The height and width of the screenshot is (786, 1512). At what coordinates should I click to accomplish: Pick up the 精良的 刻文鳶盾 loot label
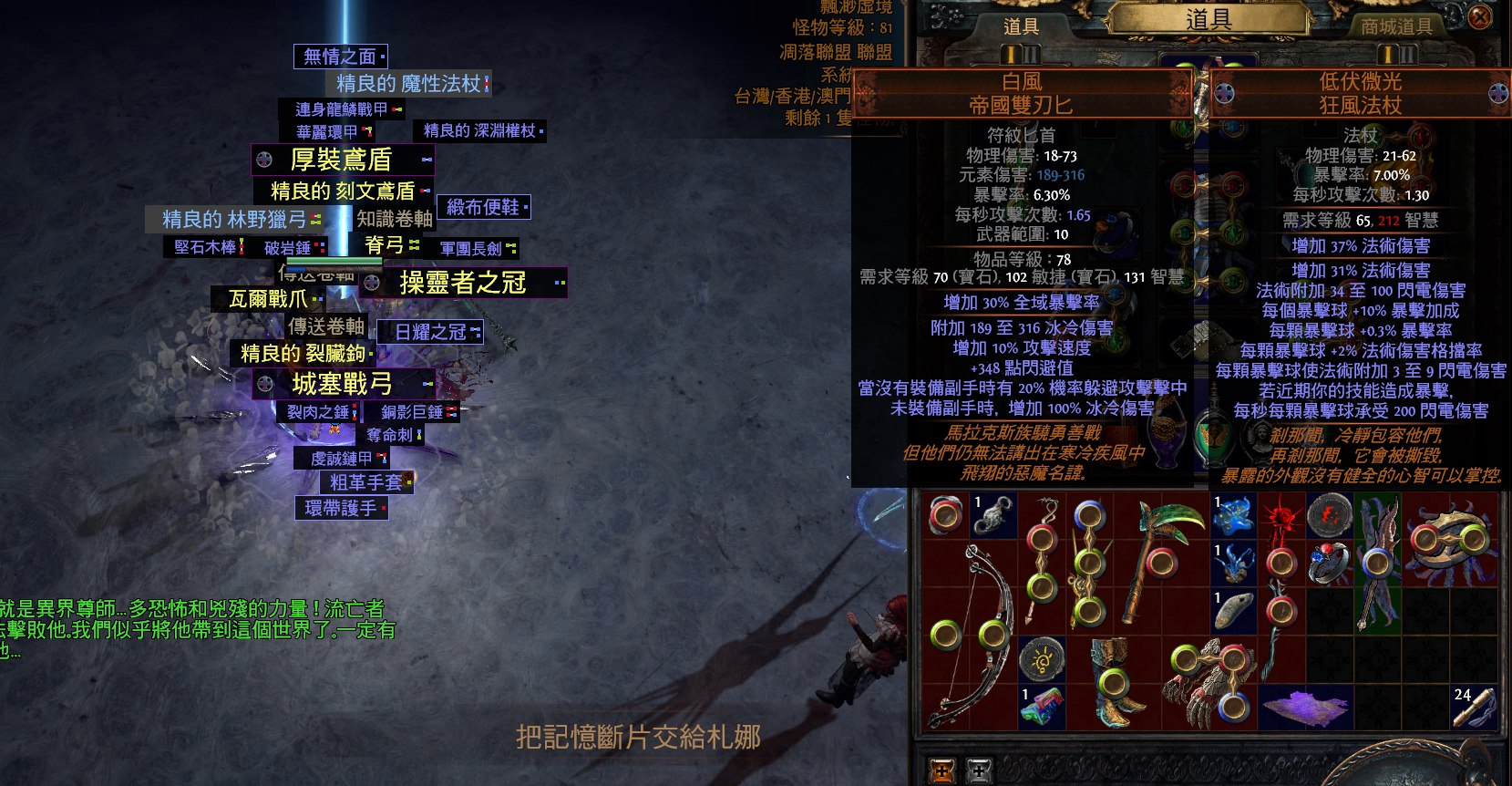coord(343,191)
